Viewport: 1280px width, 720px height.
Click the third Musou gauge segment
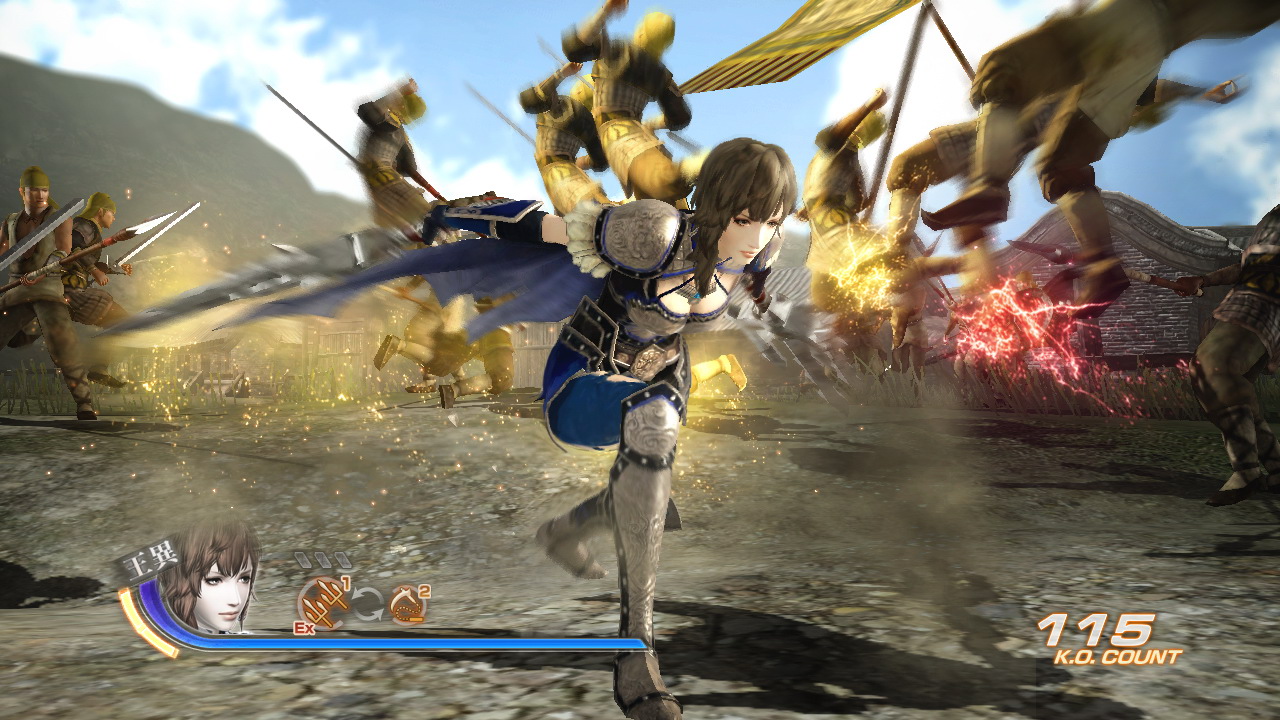[x=342, y=562]
